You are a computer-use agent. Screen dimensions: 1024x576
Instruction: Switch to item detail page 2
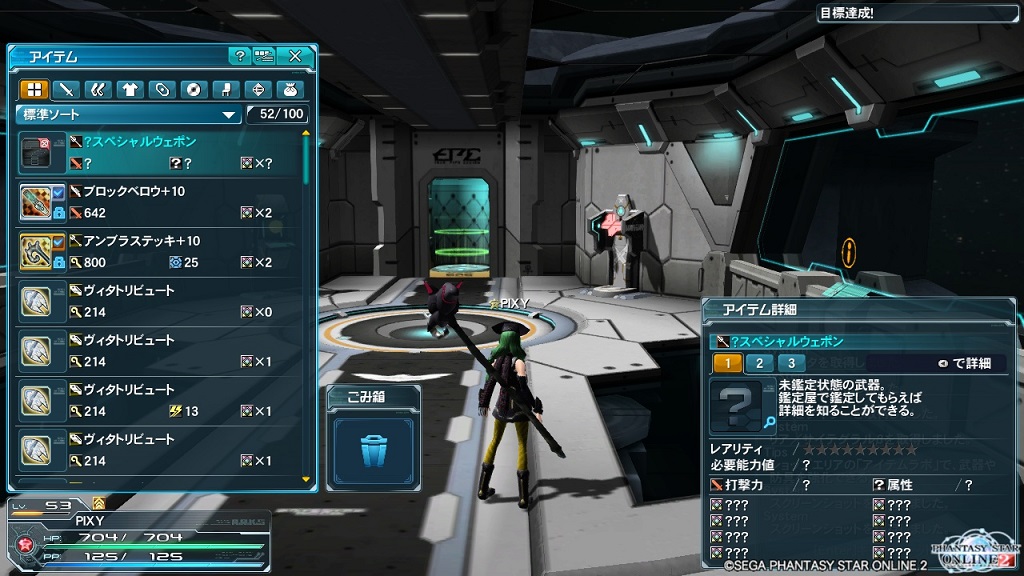click(x=759, y=363)
